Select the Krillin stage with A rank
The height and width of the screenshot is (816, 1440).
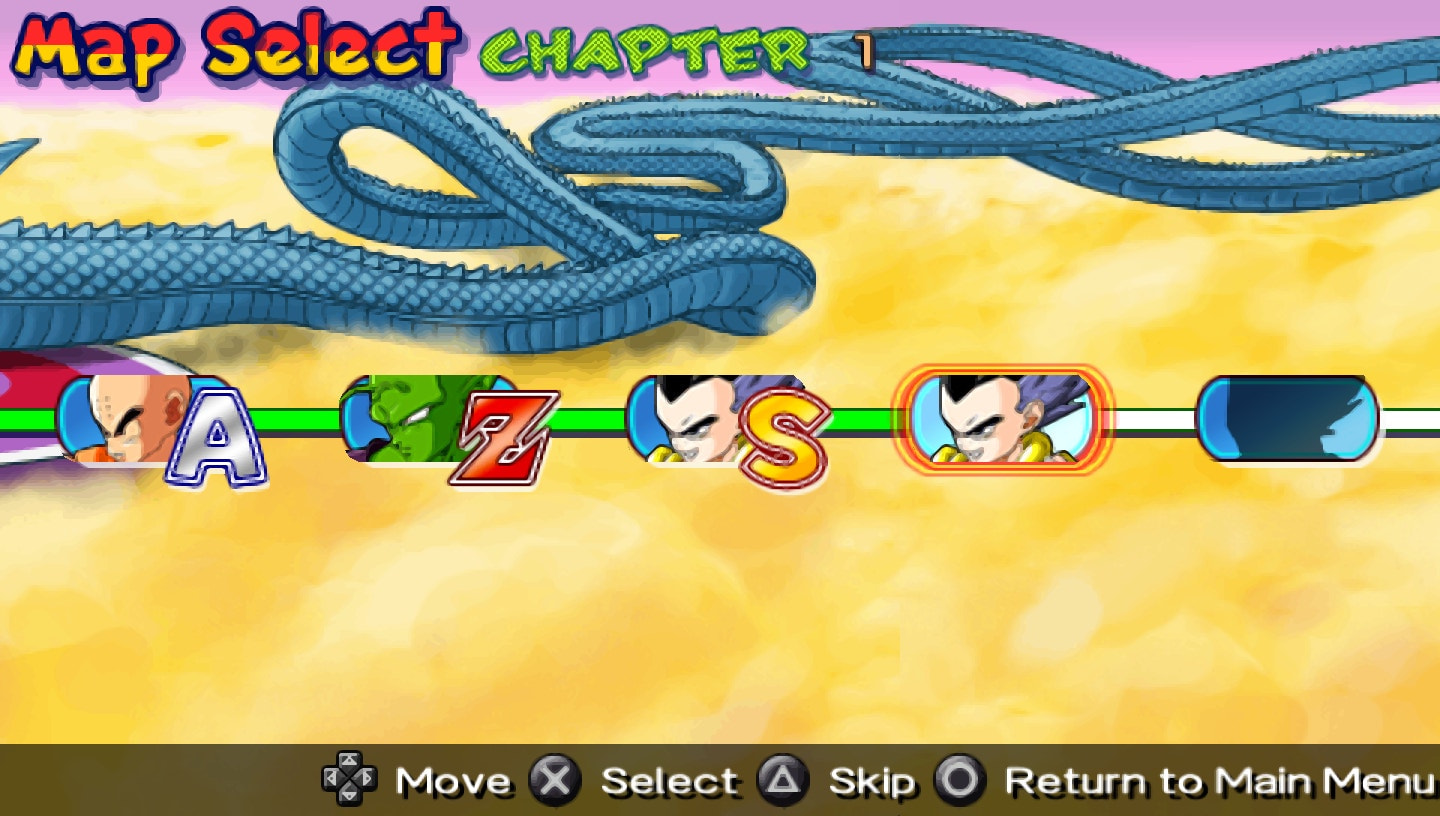(x=150, y=420)
